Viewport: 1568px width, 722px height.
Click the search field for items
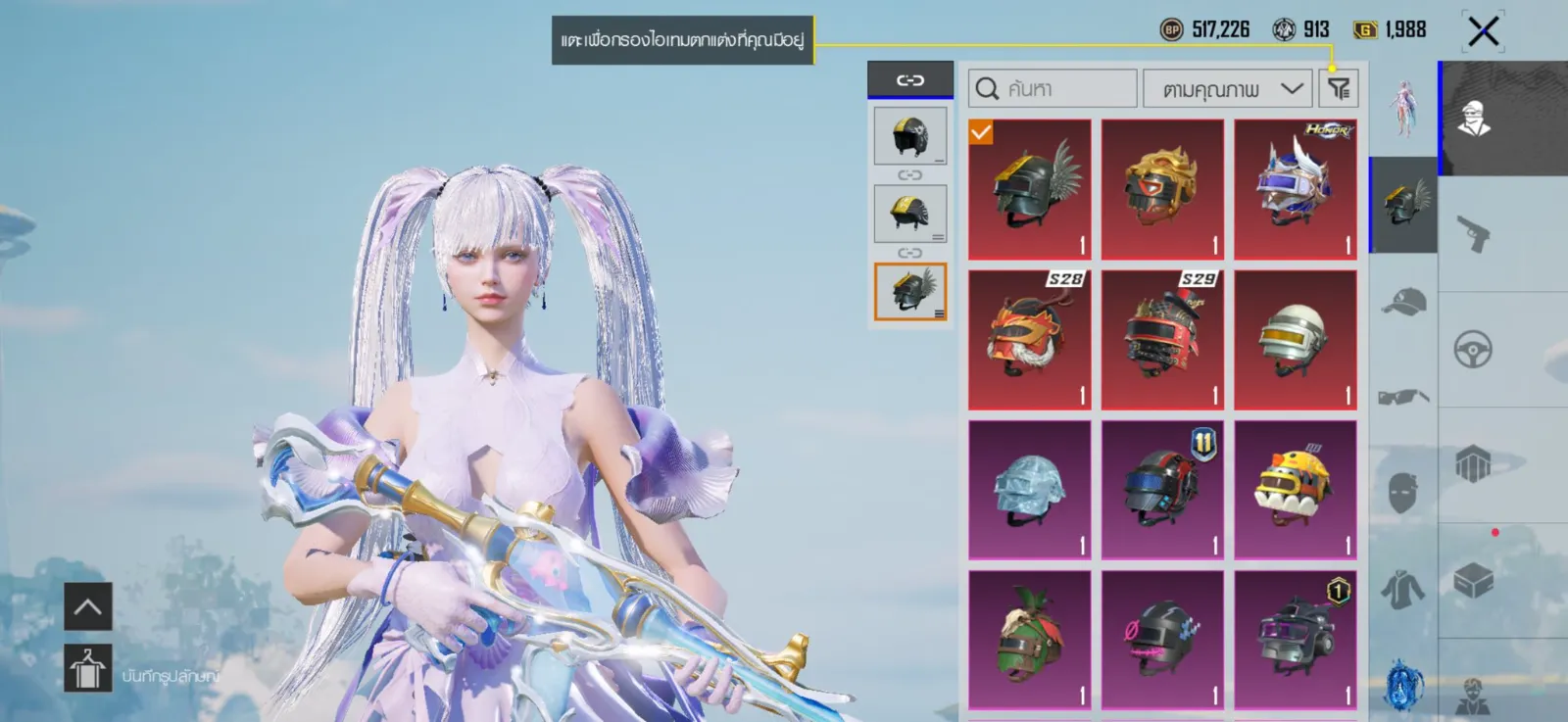click(x=1053, y=89)
